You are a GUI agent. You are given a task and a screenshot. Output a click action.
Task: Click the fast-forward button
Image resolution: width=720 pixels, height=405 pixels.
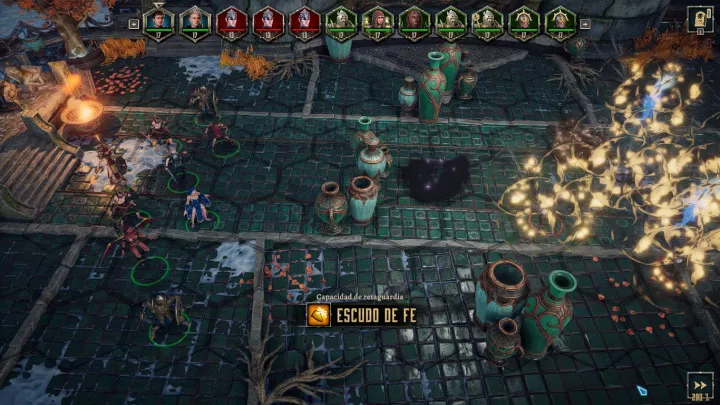(x=701, y=385)
